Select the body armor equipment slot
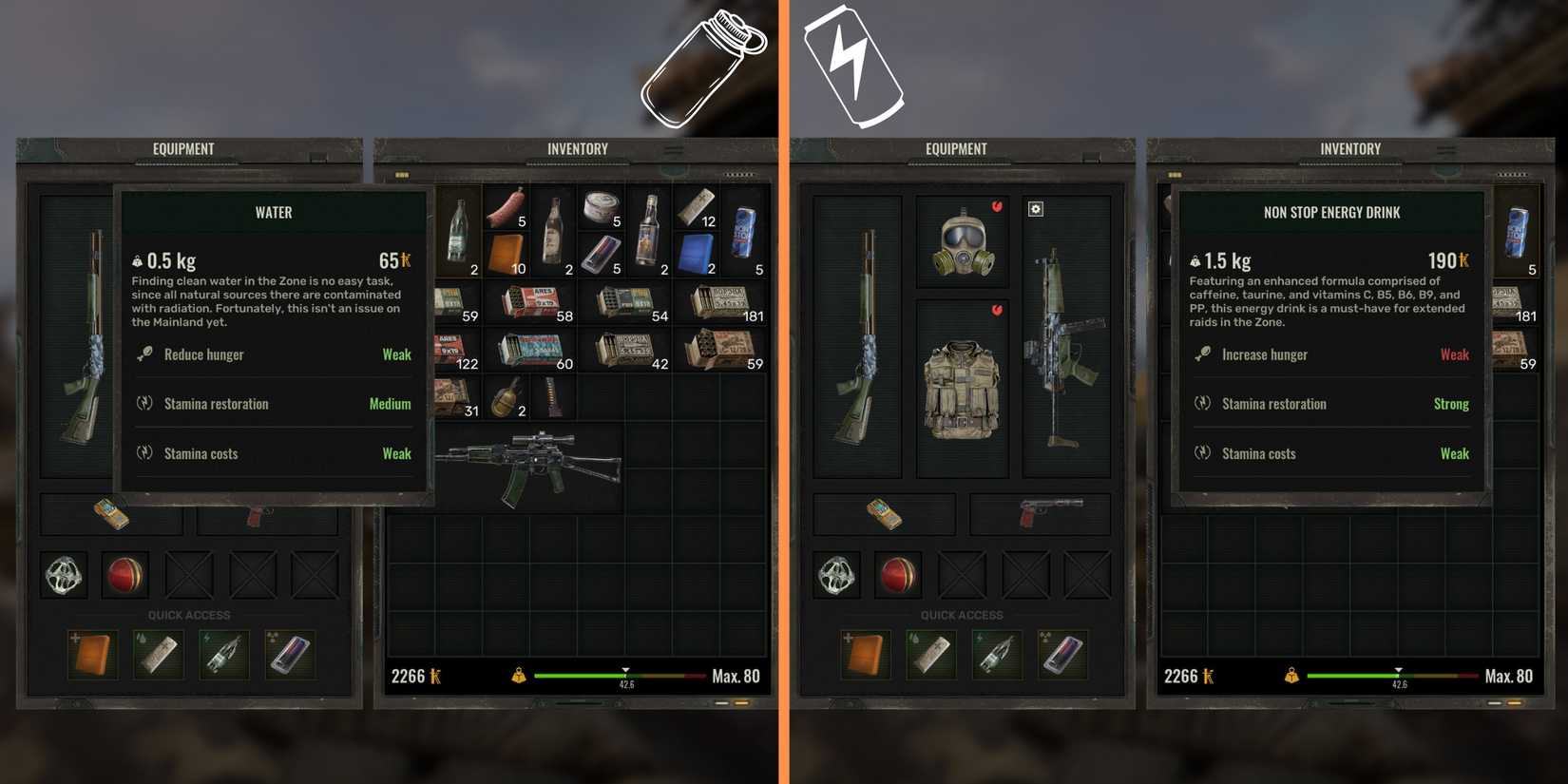This screenshot has height=784, width=1568. coord(965,390)
